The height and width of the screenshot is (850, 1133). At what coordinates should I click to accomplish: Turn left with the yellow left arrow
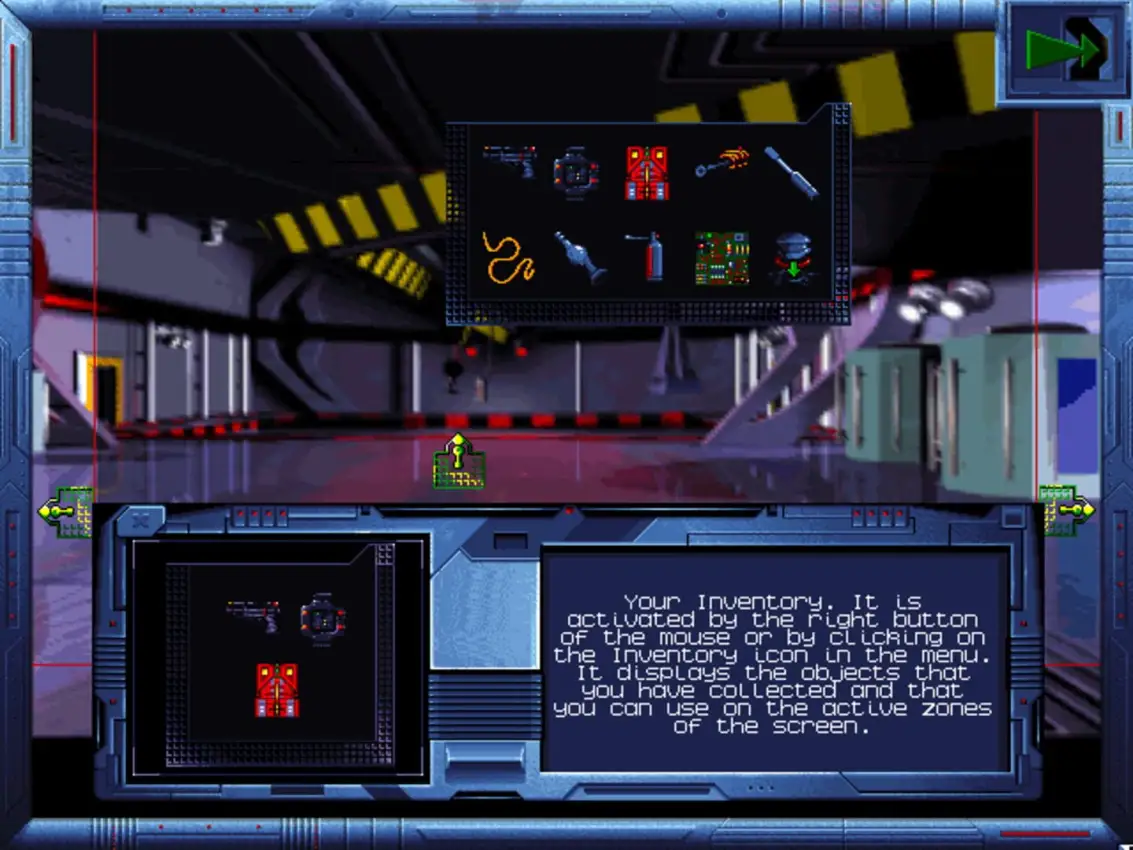click(64, 512)
